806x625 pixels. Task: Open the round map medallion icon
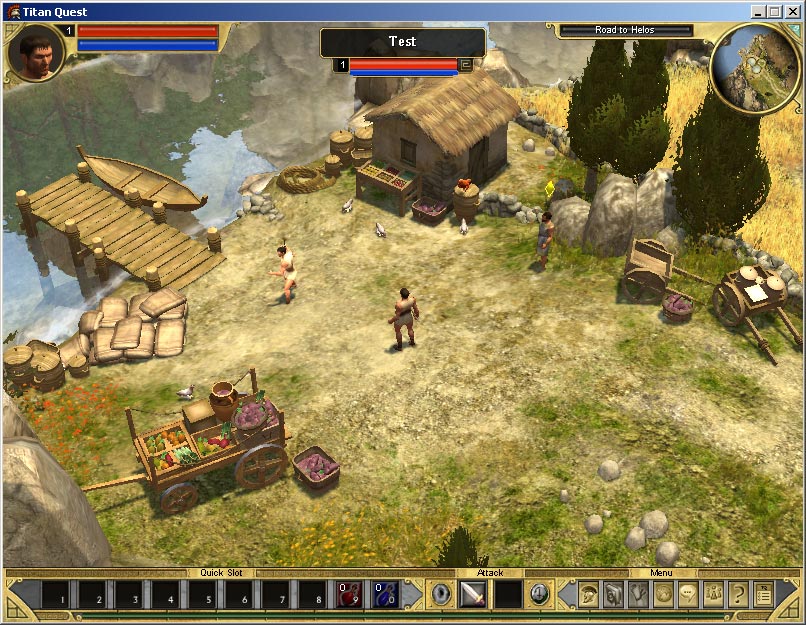(x=663, y=594)
